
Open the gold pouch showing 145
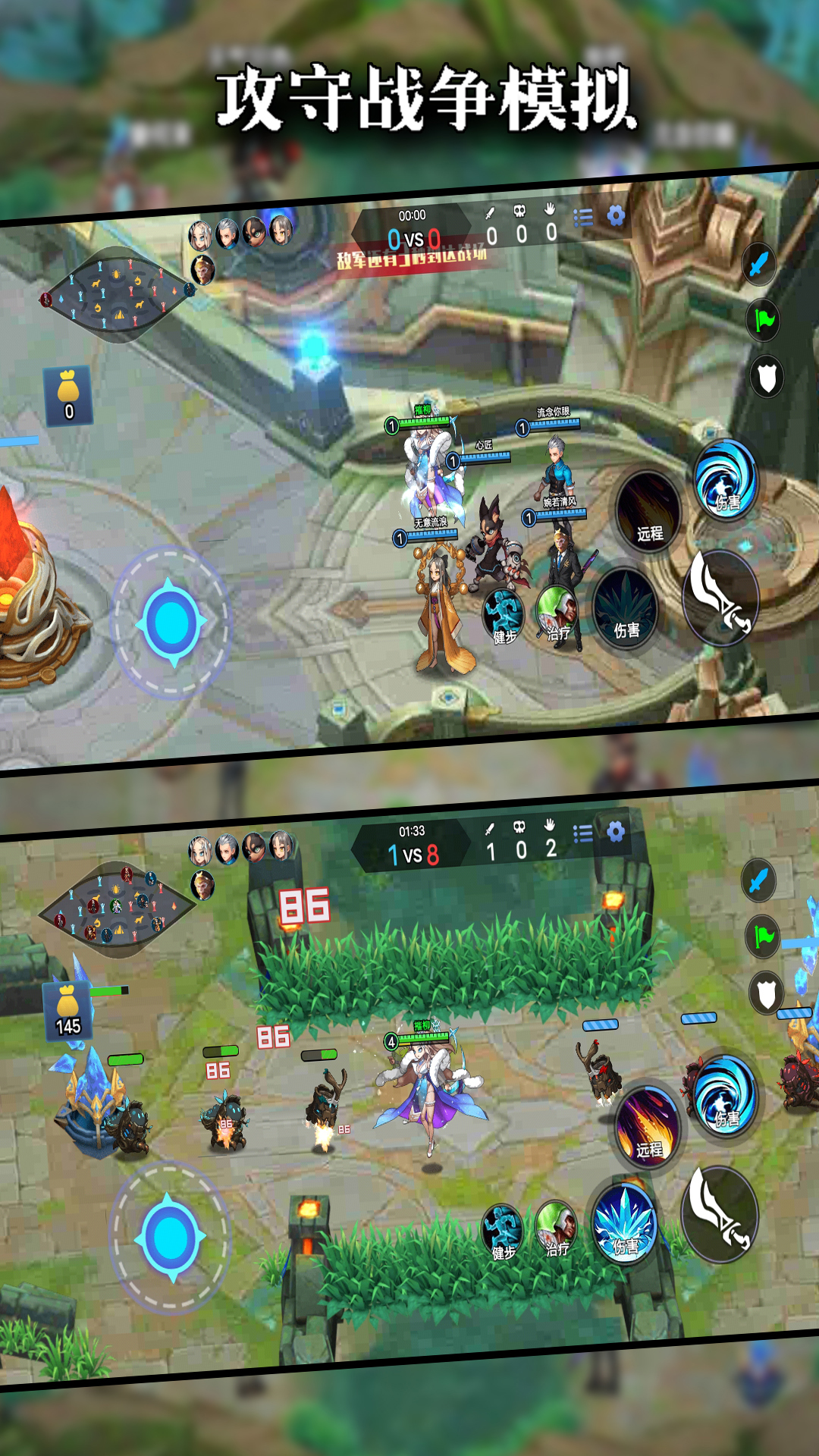click(x=68, y=1011)
